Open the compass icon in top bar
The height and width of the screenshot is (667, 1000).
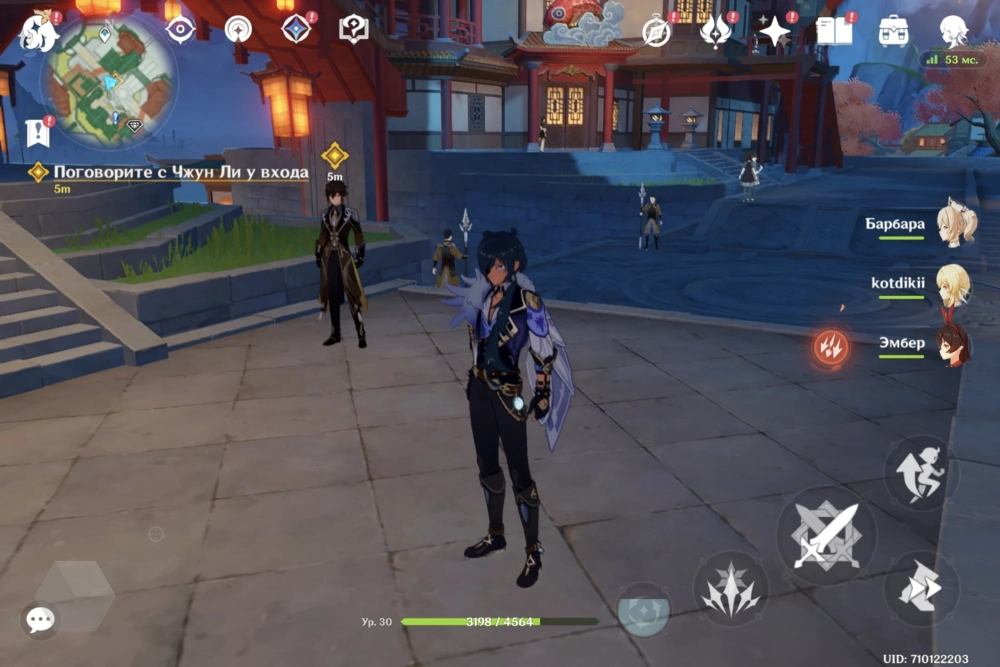click(x=656, y=31)
